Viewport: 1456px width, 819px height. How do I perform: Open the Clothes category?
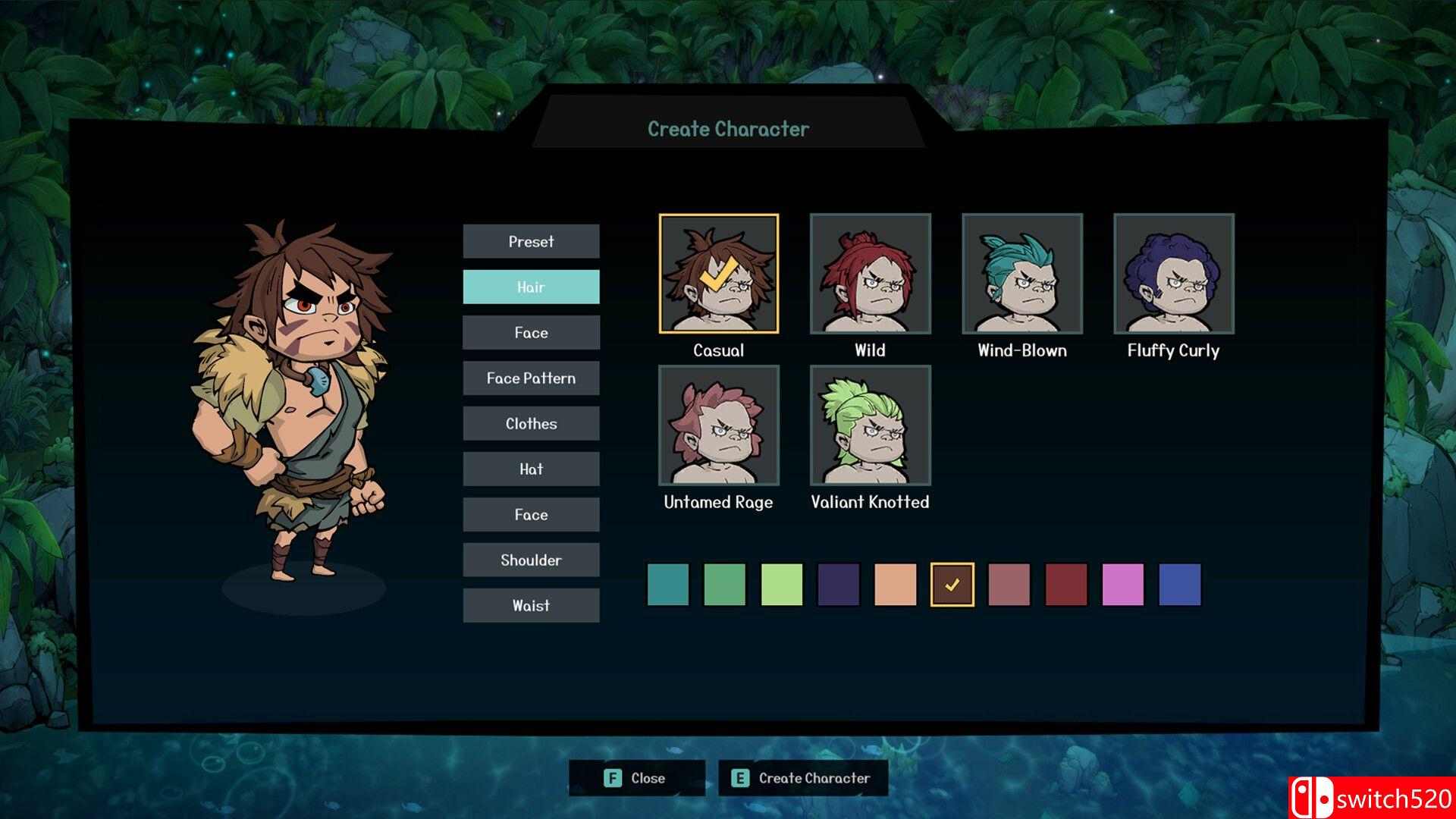[x=531, y=423]
